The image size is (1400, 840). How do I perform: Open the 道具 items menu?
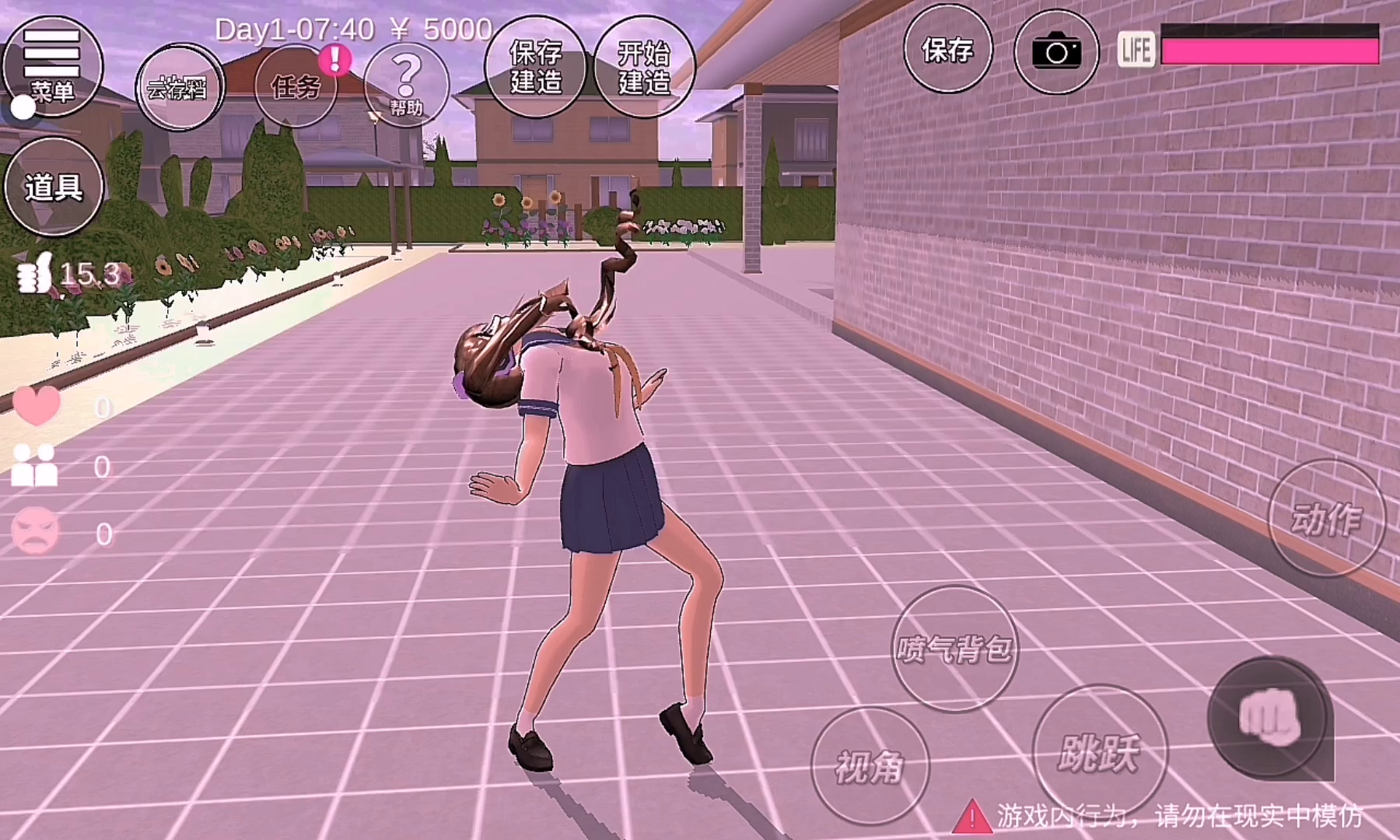(x=54, y=187)
